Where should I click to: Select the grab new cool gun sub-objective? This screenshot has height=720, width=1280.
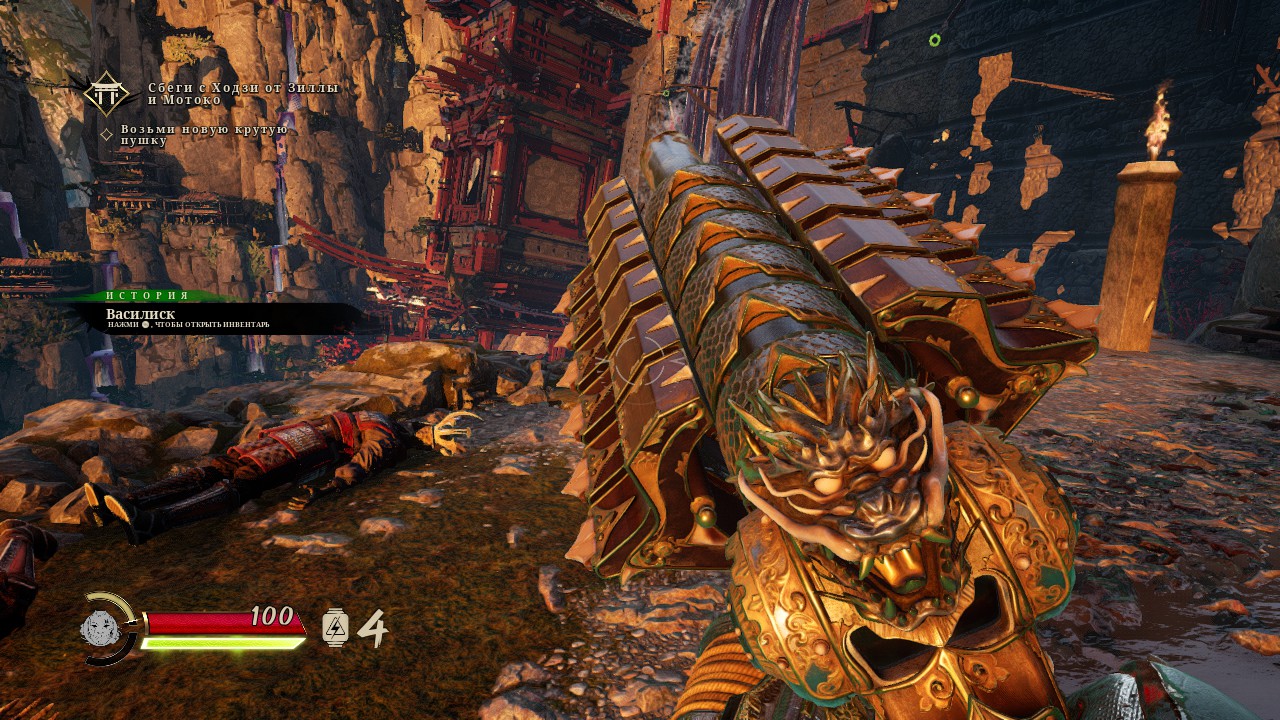coord(204,135)
